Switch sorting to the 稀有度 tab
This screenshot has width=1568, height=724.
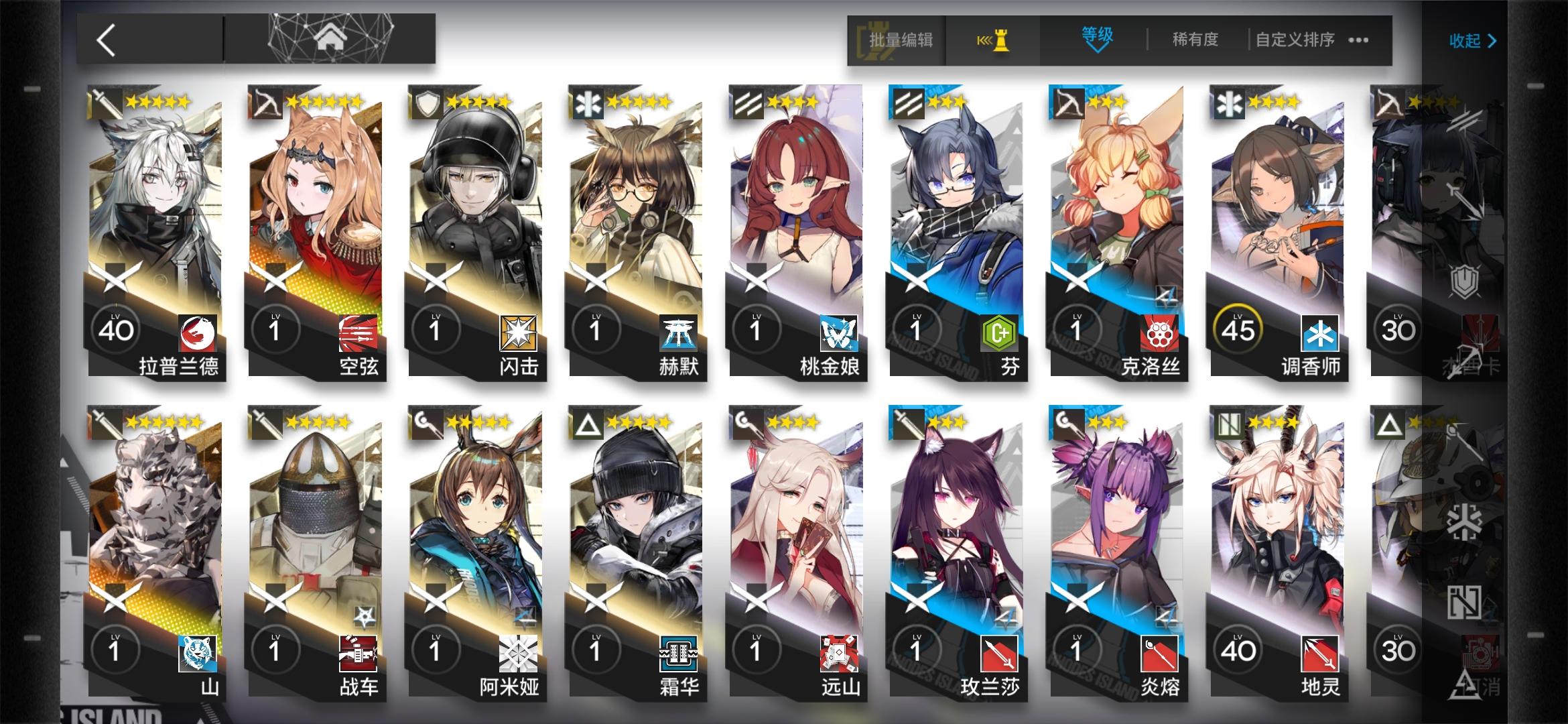pos(1194,39)
